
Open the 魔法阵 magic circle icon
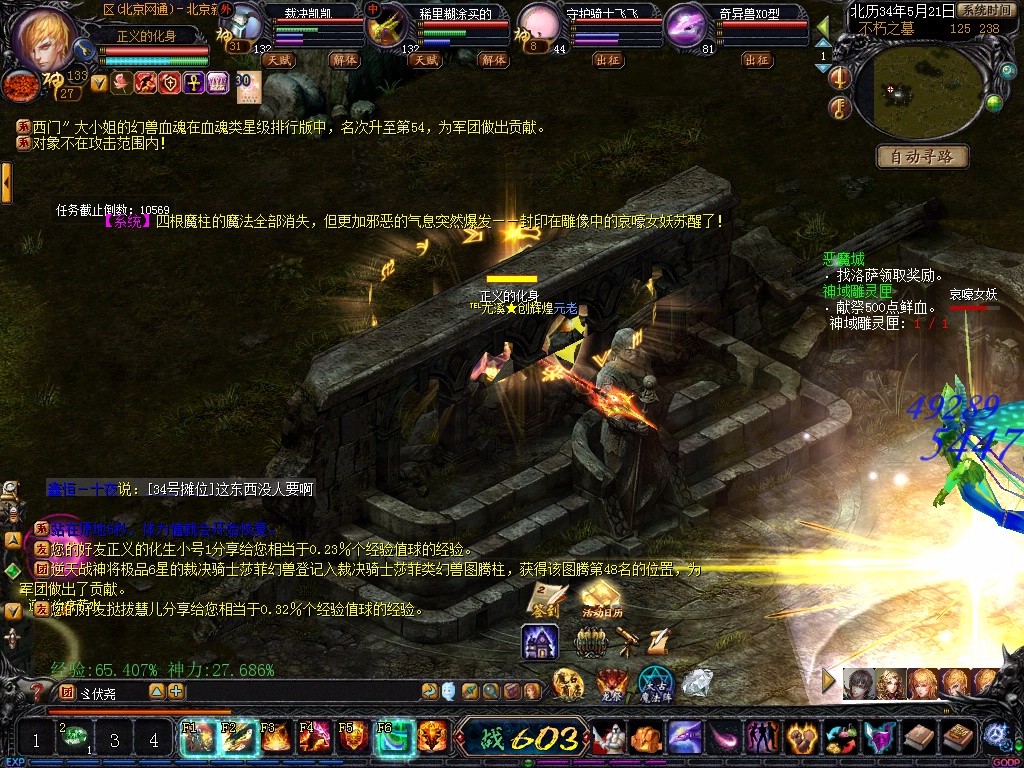(x=657, y=684)
